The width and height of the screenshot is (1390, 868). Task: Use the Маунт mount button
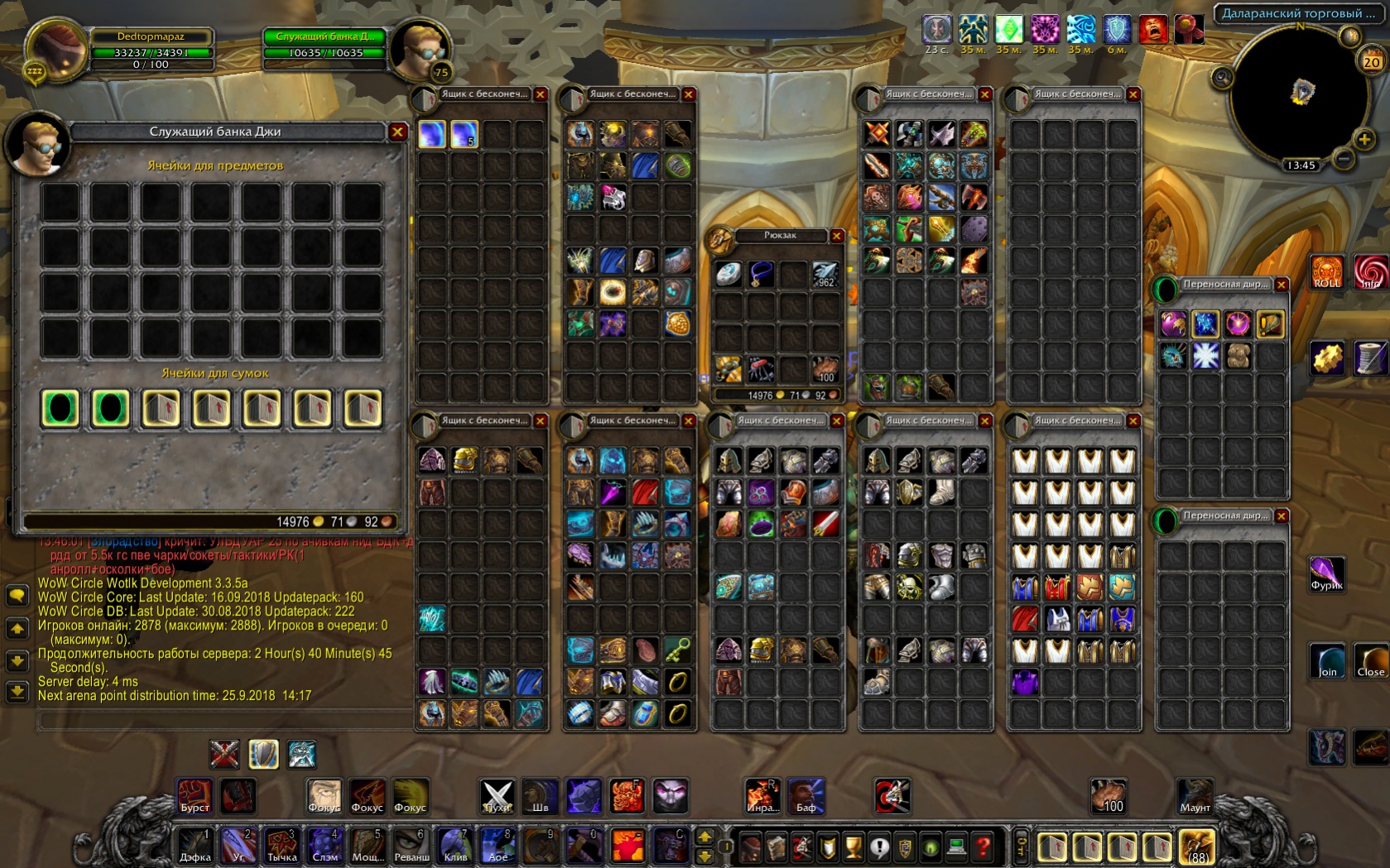pyautogui.click(x=1195, y=796)
